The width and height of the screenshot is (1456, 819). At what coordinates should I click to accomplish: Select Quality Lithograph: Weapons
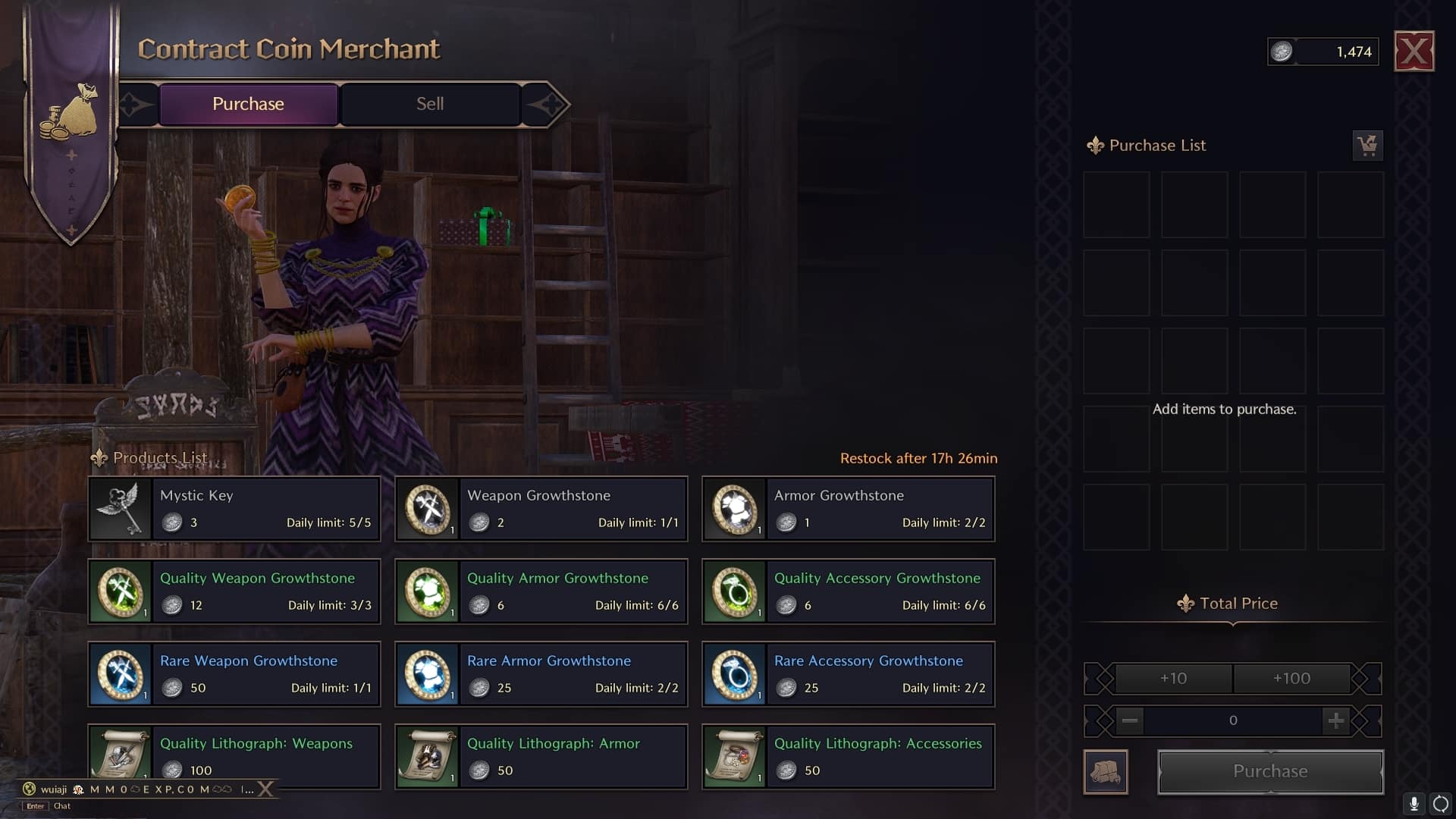(234, 756)
